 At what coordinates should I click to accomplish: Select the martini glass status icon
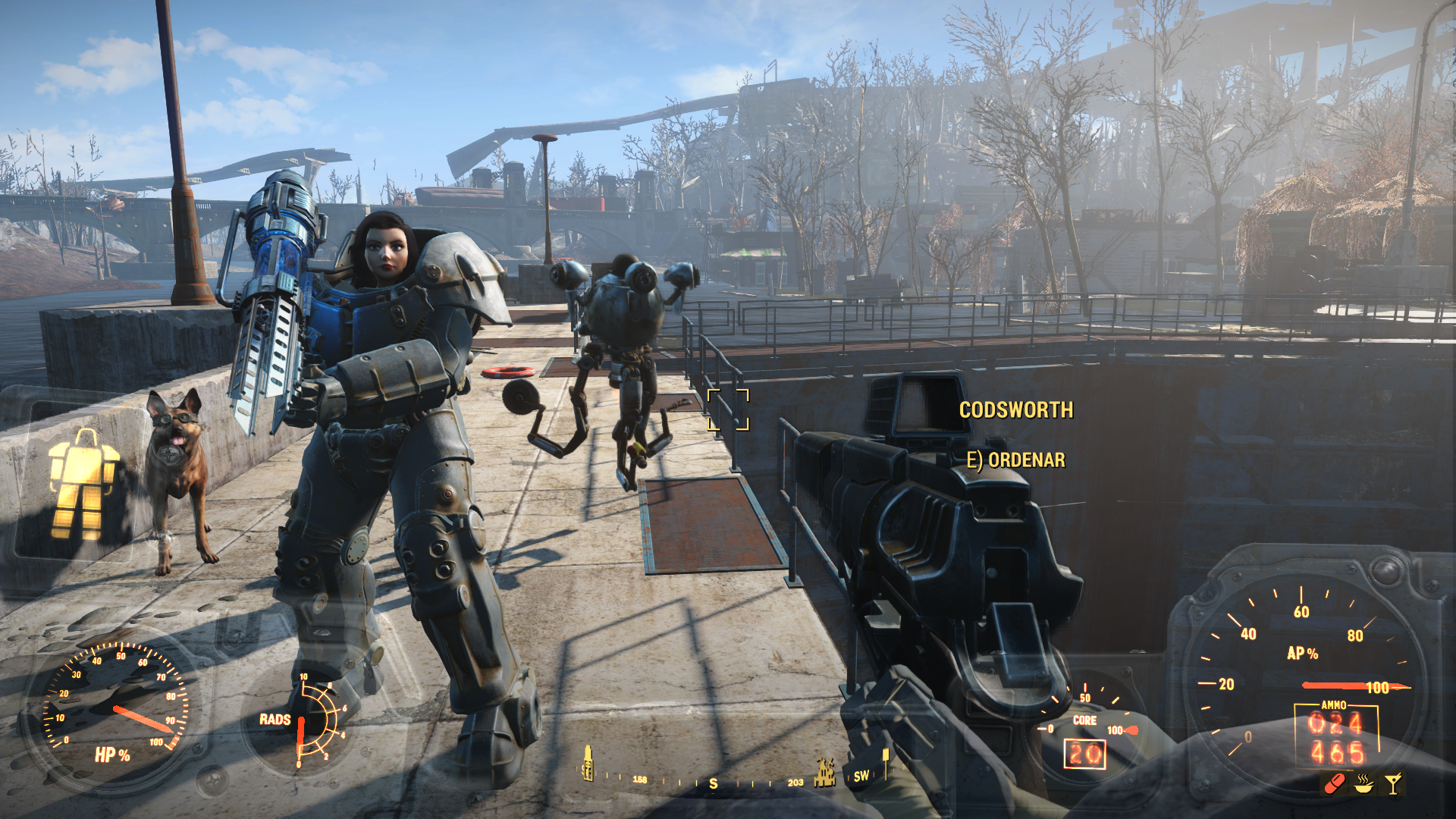(x=1393, y=783)
